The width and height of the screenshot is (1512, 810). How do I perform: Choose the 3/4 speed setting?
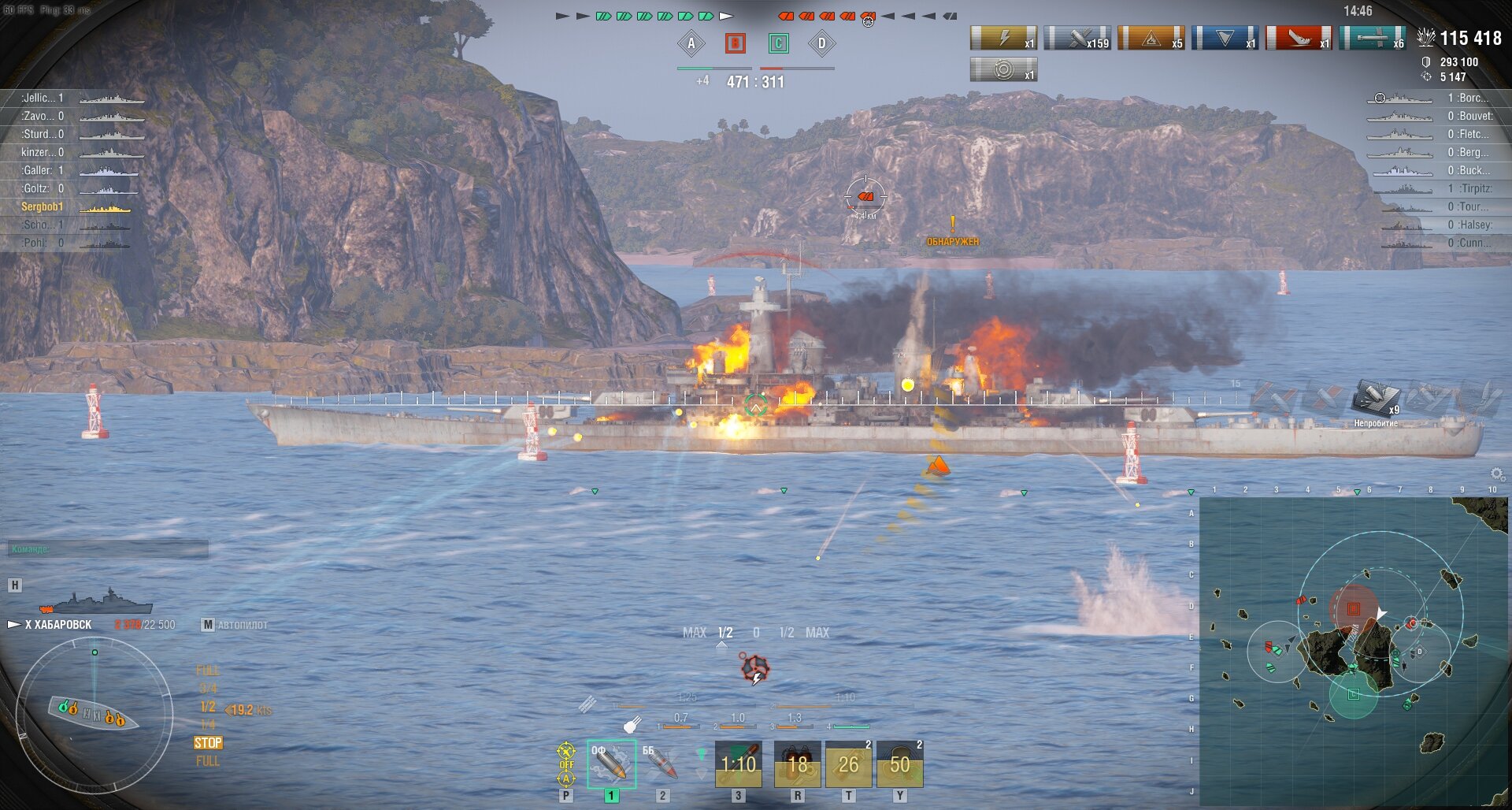coord(208,689)
